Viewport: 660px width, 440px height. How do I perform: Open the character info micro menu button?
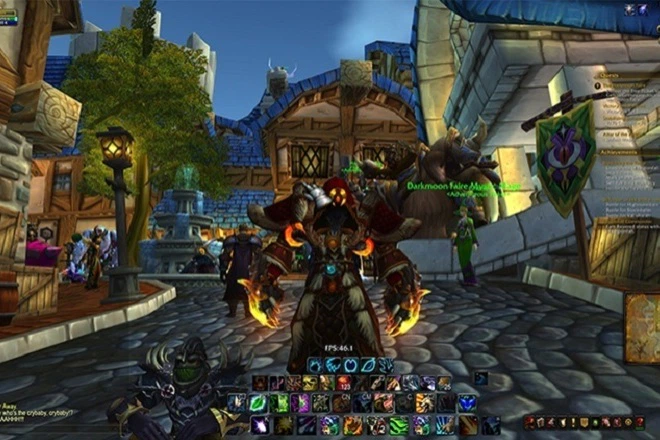[x=531, y=423]
